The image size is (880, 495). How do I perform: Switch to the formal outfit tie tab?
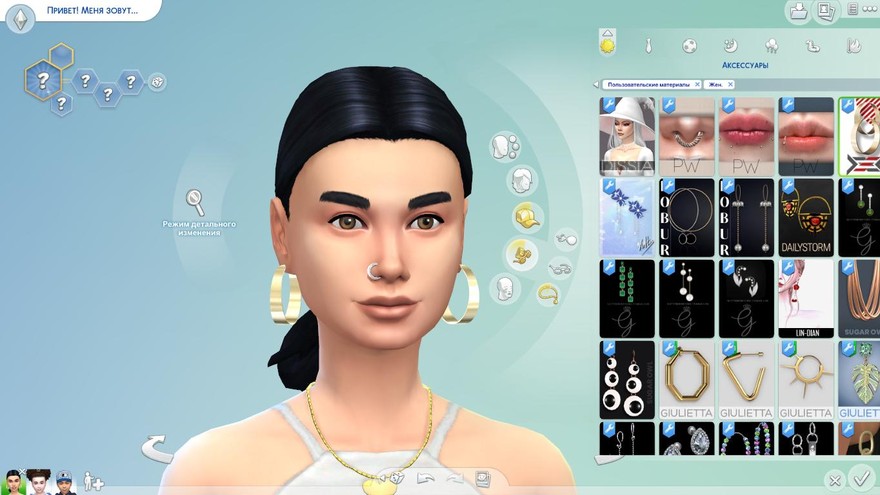(648, 45)
